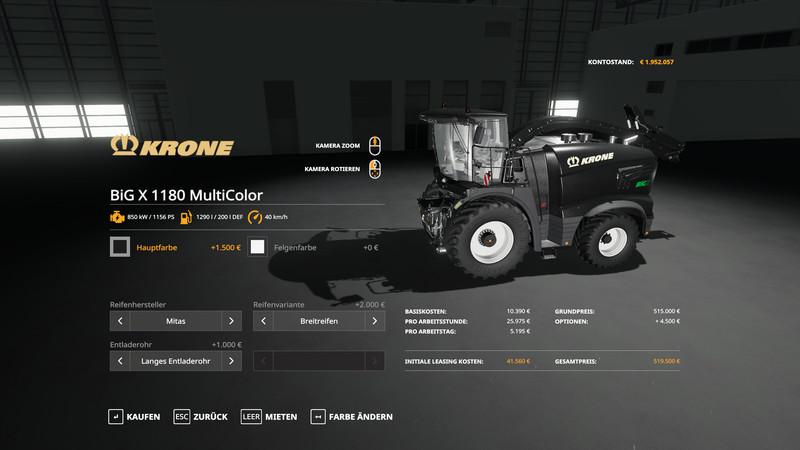Choose the Felgenfarbe rim color swatch
The height and width of the screenshot is (450, 800).
pyautogui.click(x=259, y=246)
